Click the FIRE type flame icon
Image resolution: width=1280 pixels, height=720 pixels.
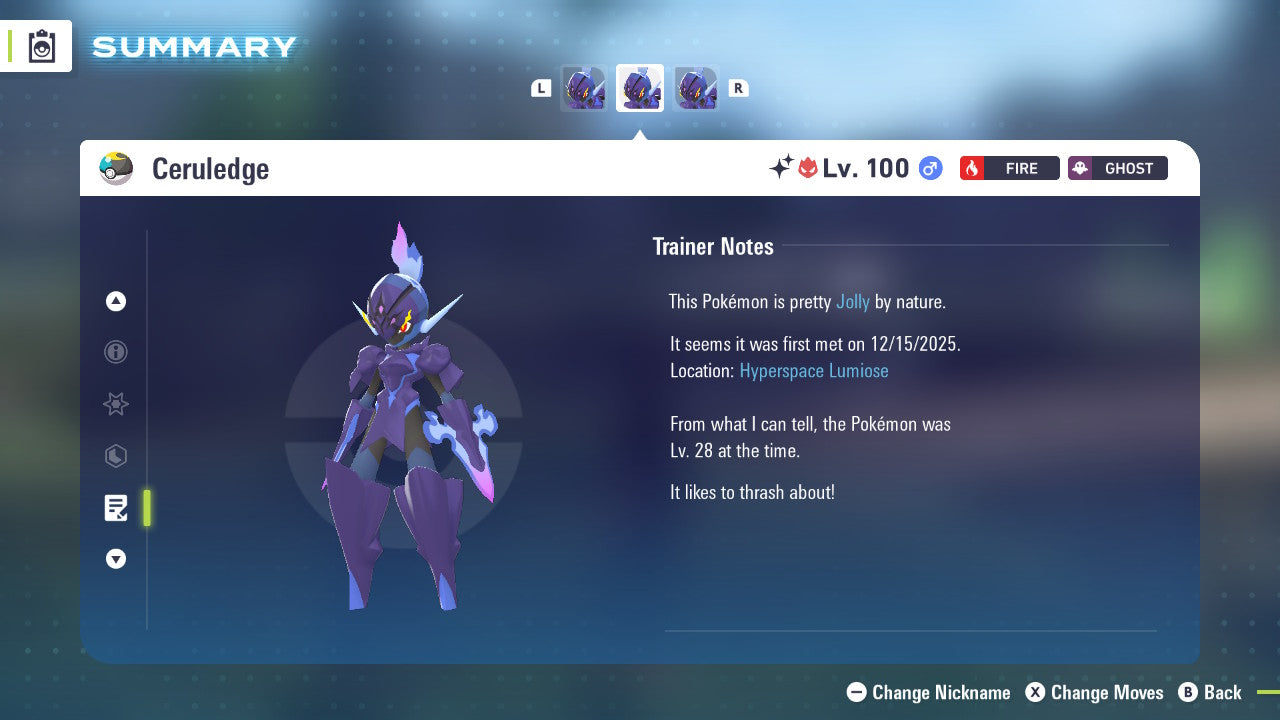tap(972, 168)
